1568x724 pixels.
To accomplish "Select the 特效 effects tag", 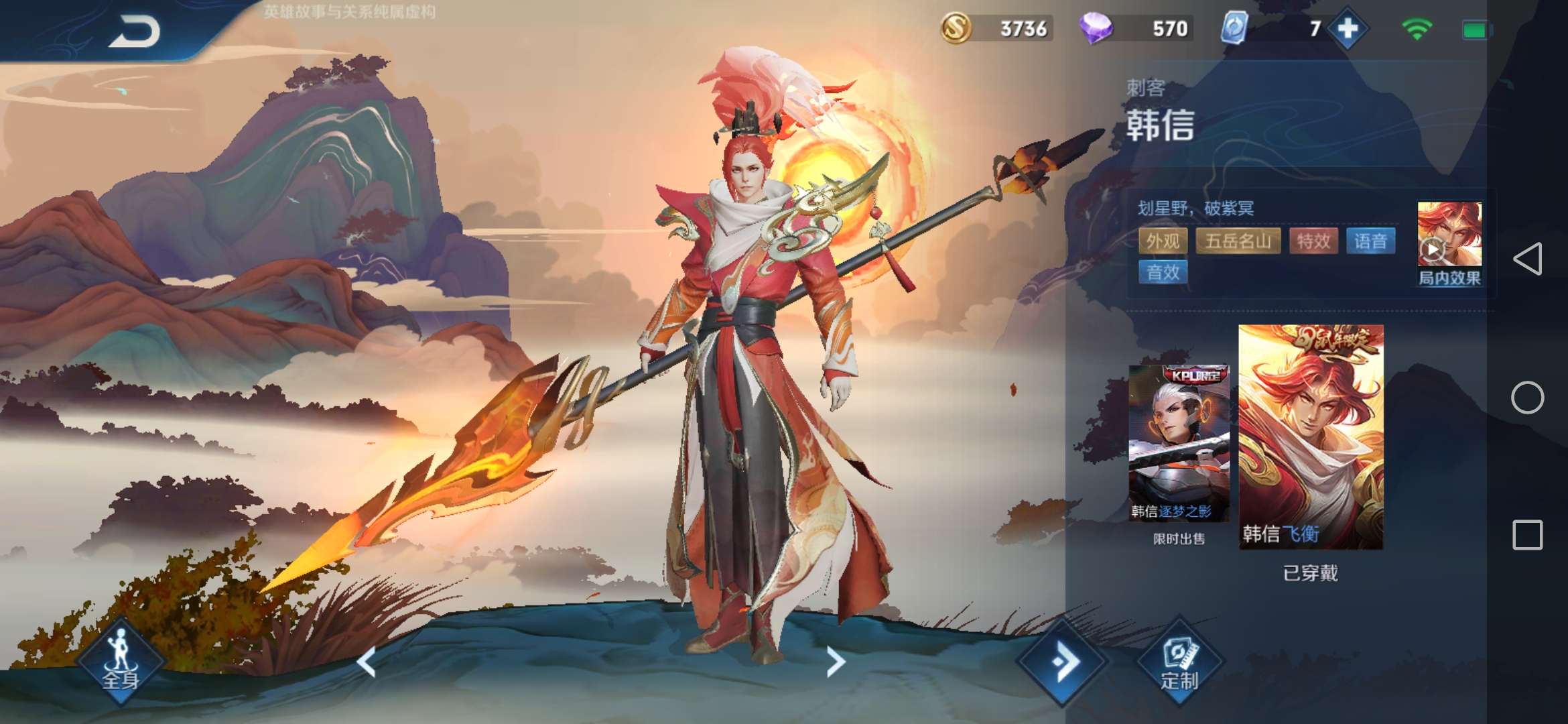I will [x=1313, y=241].
